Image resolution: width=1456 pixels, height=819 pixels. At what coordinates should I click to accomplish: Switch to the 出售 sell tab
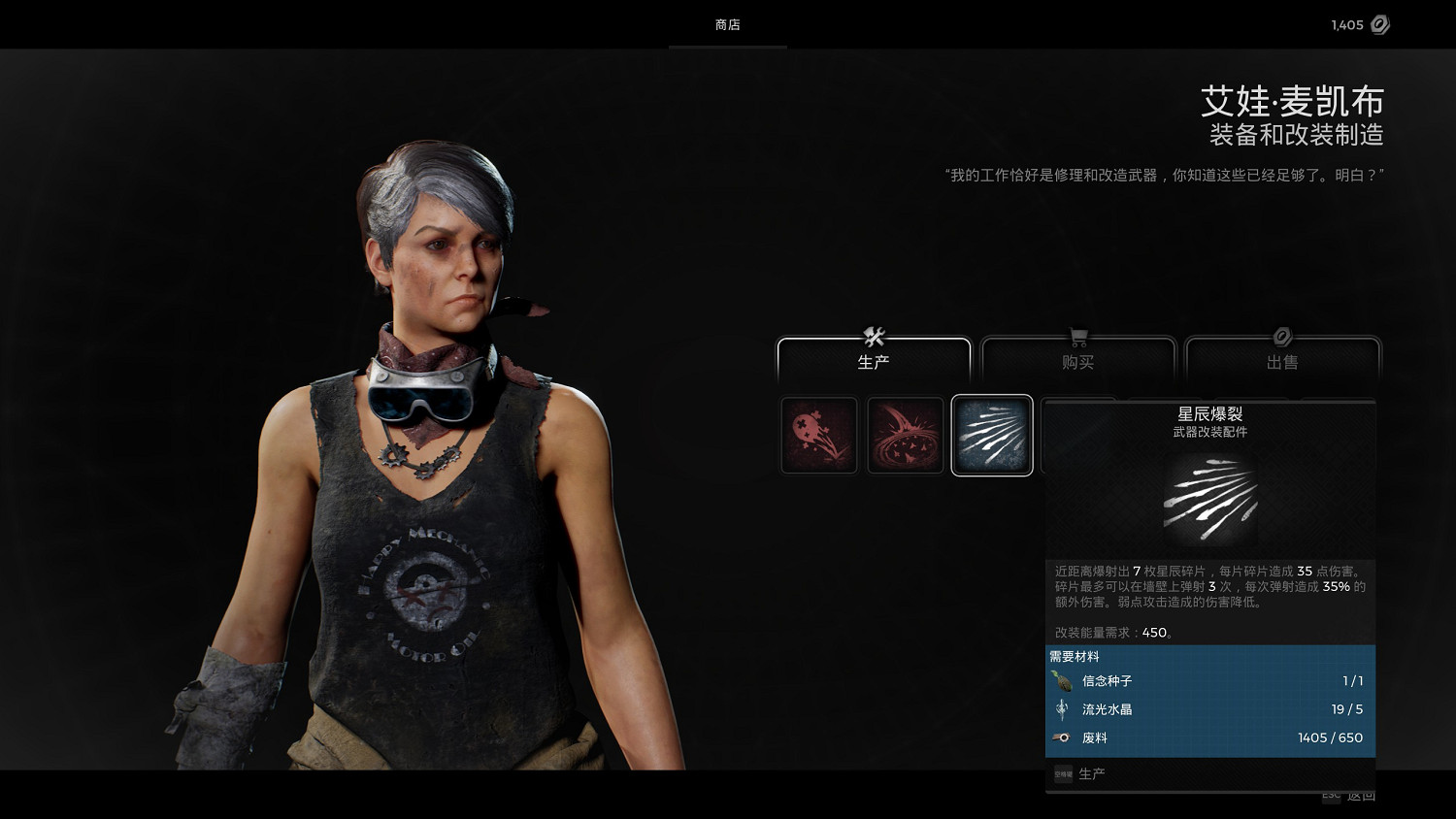1282,361
